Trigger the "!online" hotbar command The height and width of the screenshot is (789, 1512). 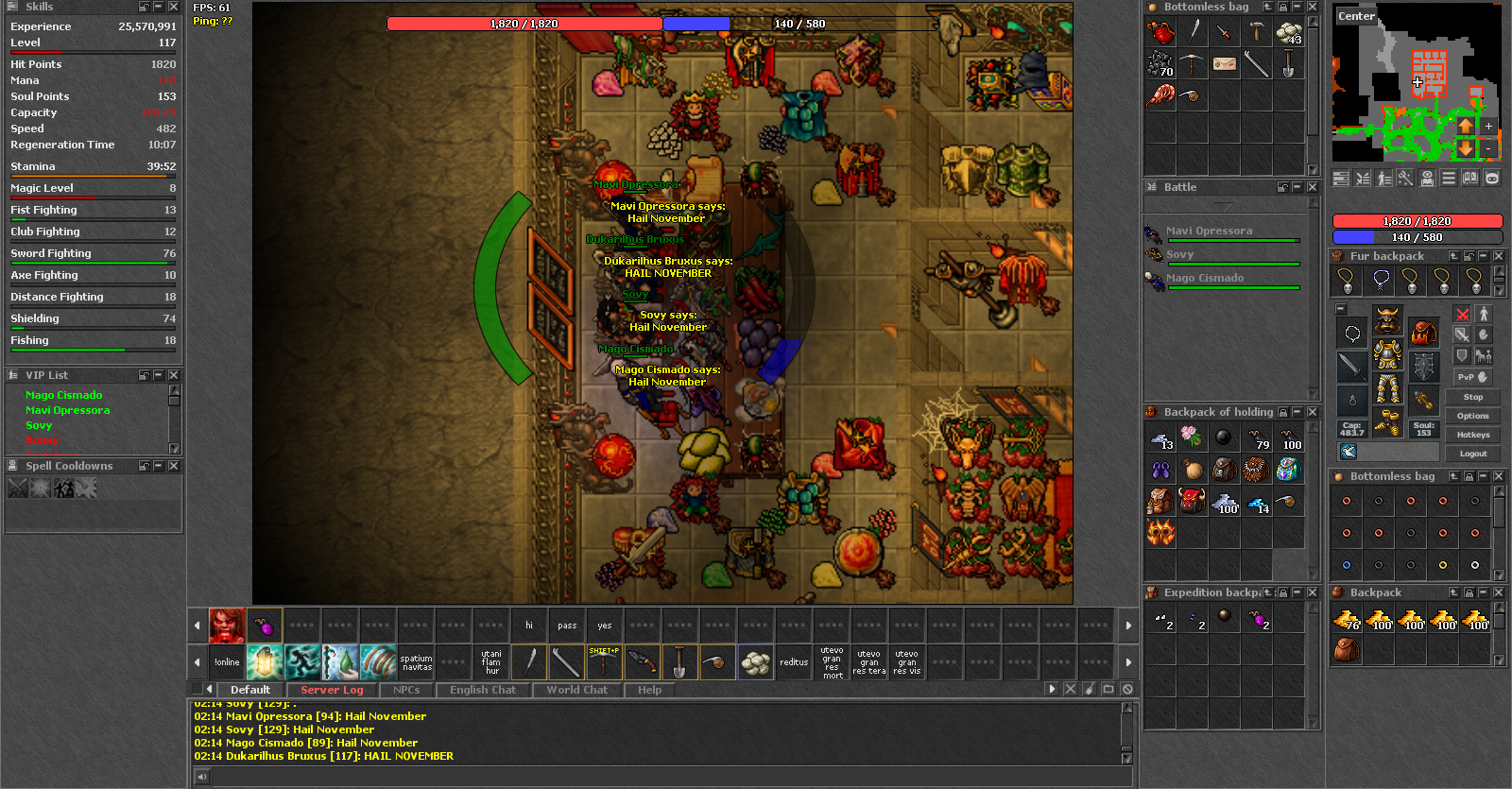227,662
